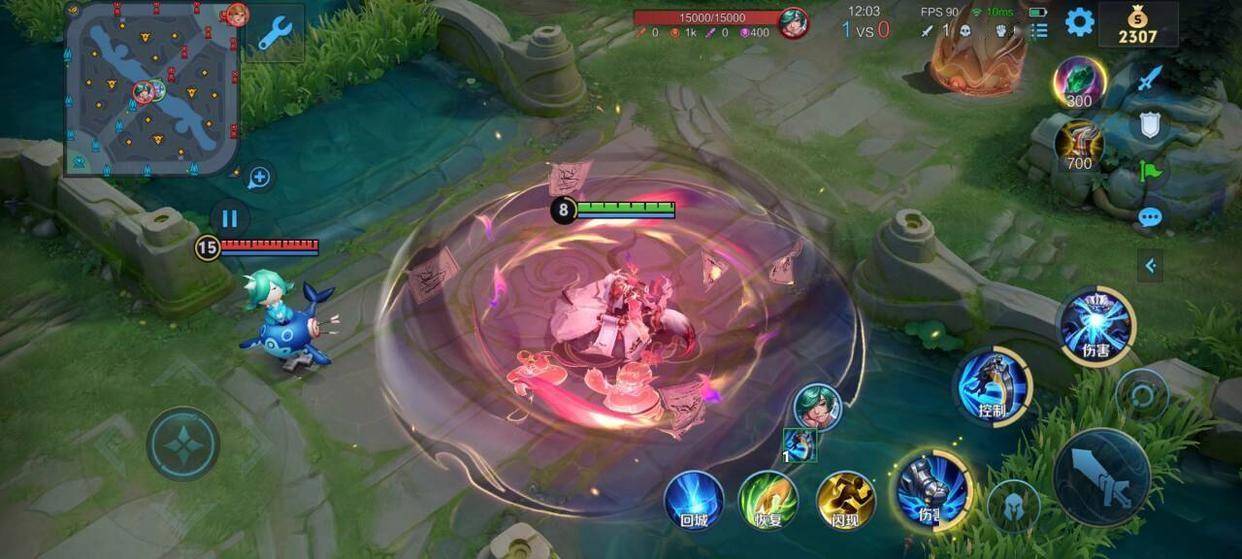Tap the magnifier plus button below the minimap
Viewport: 1242px width, 559px height.
(x=259, y=178)
